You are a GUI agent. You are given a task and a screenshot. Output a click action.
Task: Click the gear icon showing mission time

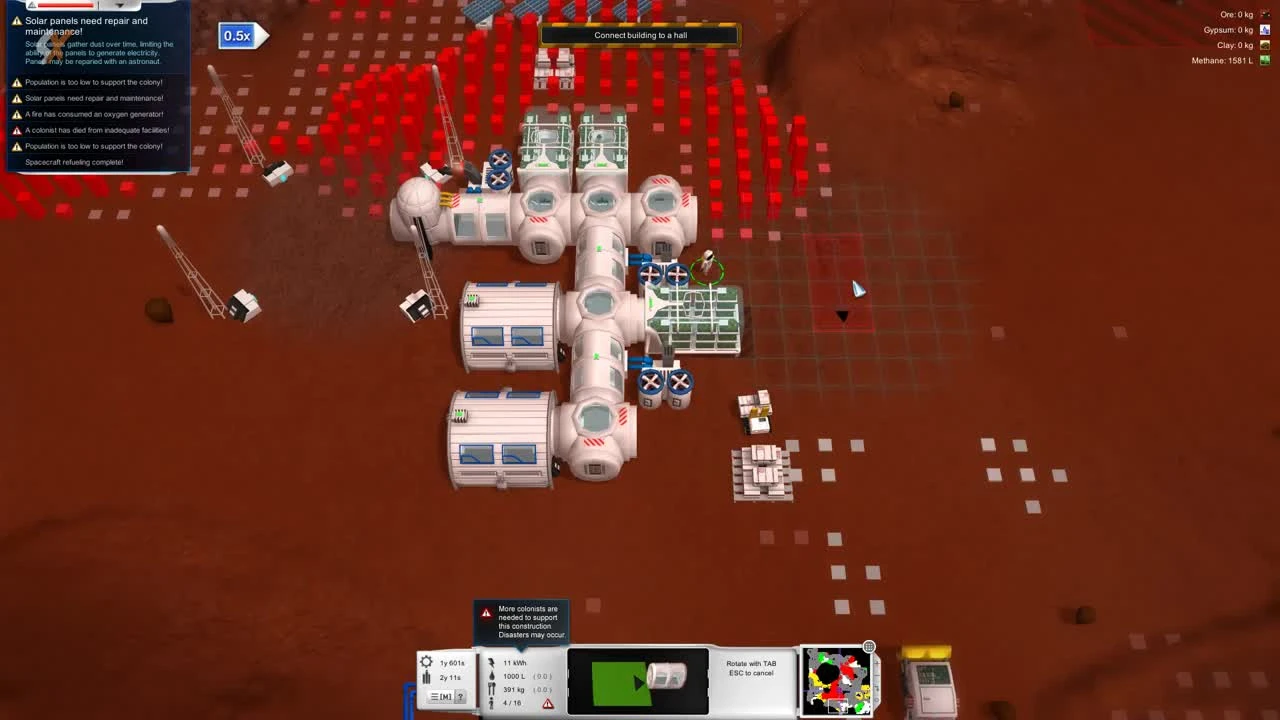click(x=427, y=662)
